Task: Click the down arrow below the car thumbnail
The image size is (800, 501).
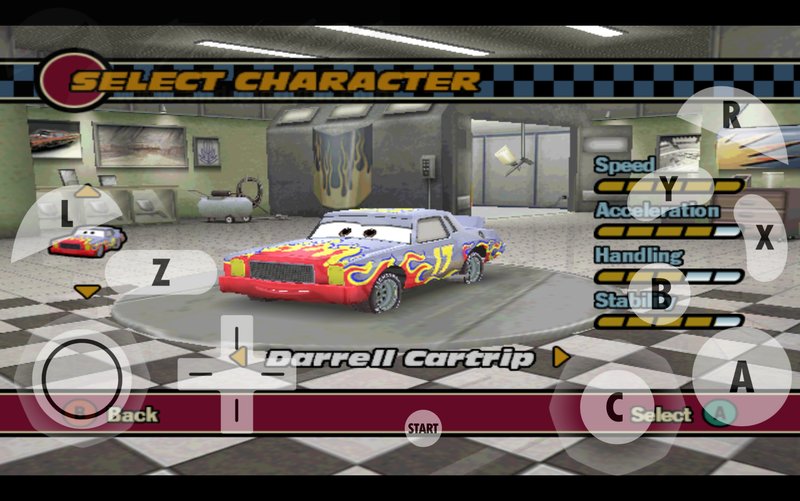Action: [x=87, y=291]
